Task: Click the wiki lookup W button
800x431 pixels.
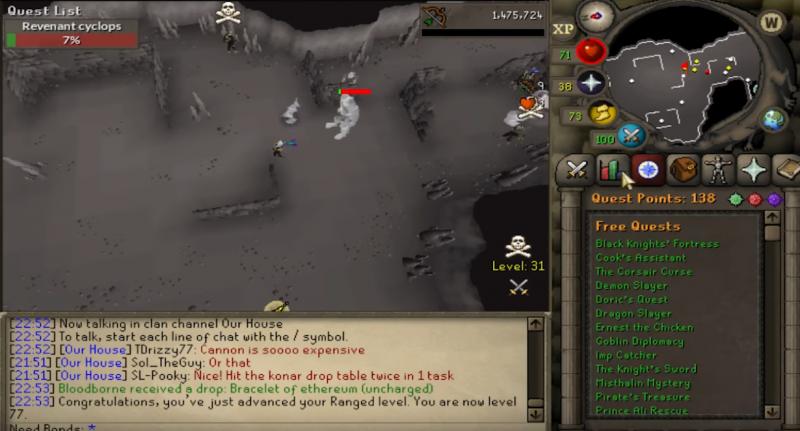Action: 770,22
